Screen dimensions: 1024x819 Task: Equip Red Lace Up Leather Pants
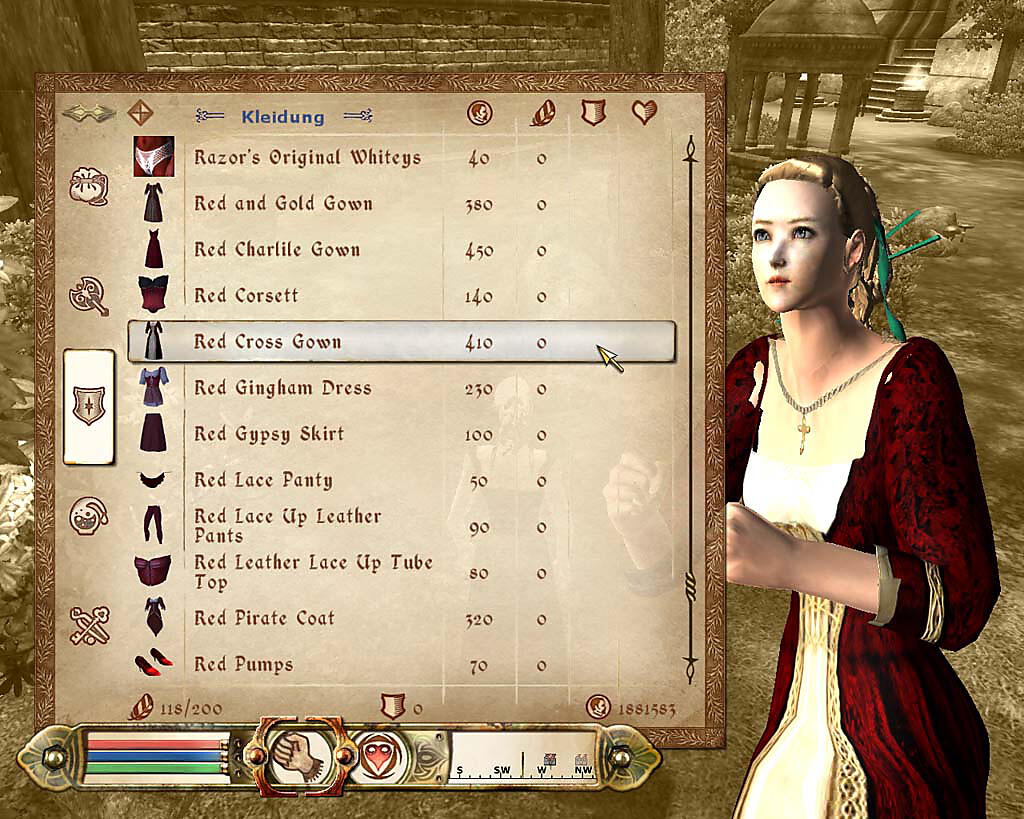(x=287, y=525)
